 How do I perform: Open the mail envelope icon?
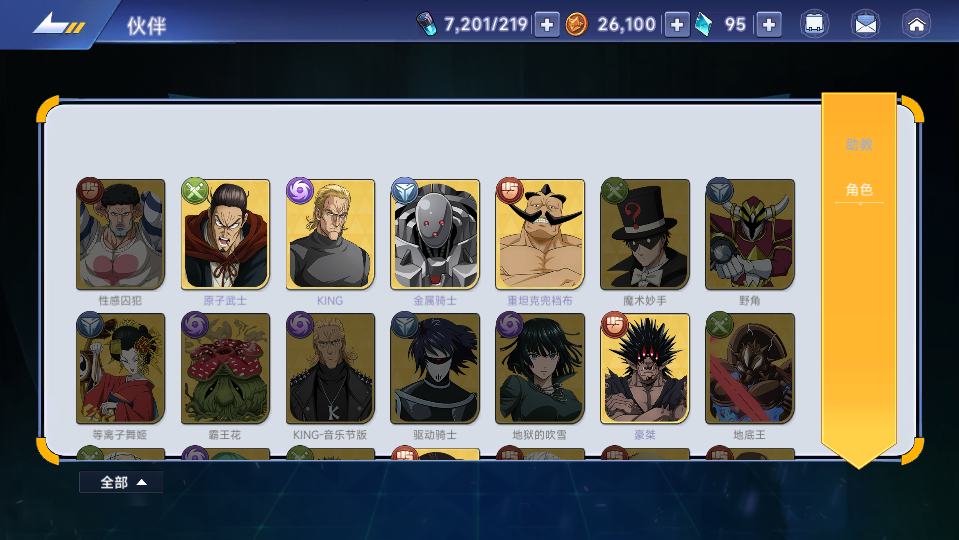pyautogui.click(x=865, y=24)
